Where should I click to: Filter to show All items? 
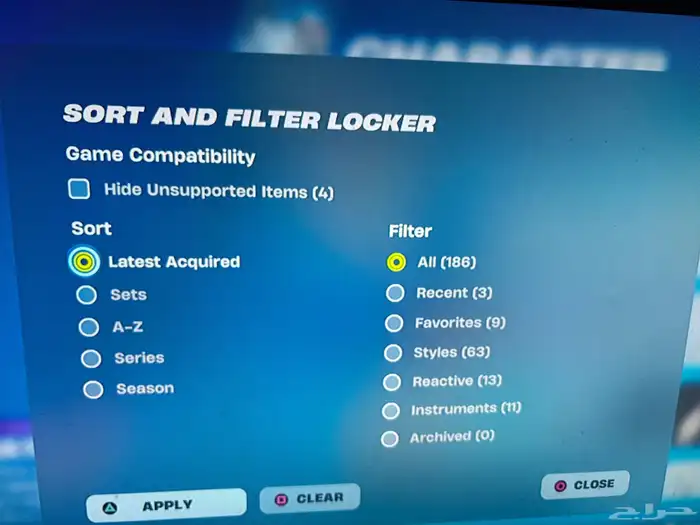tap(396, 263)
